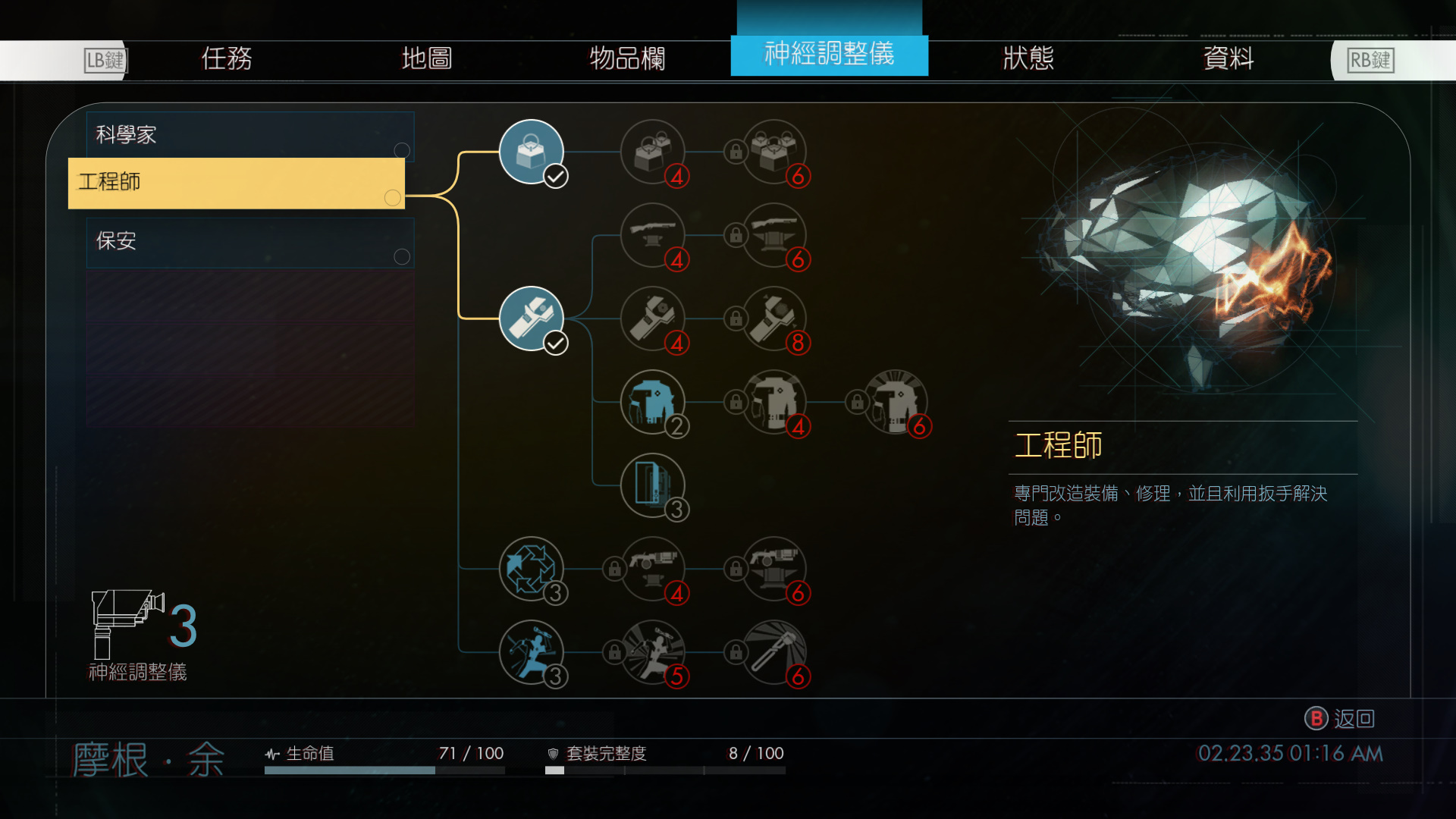Select the unlocked suitcase inventory skill

click(532, 152)
